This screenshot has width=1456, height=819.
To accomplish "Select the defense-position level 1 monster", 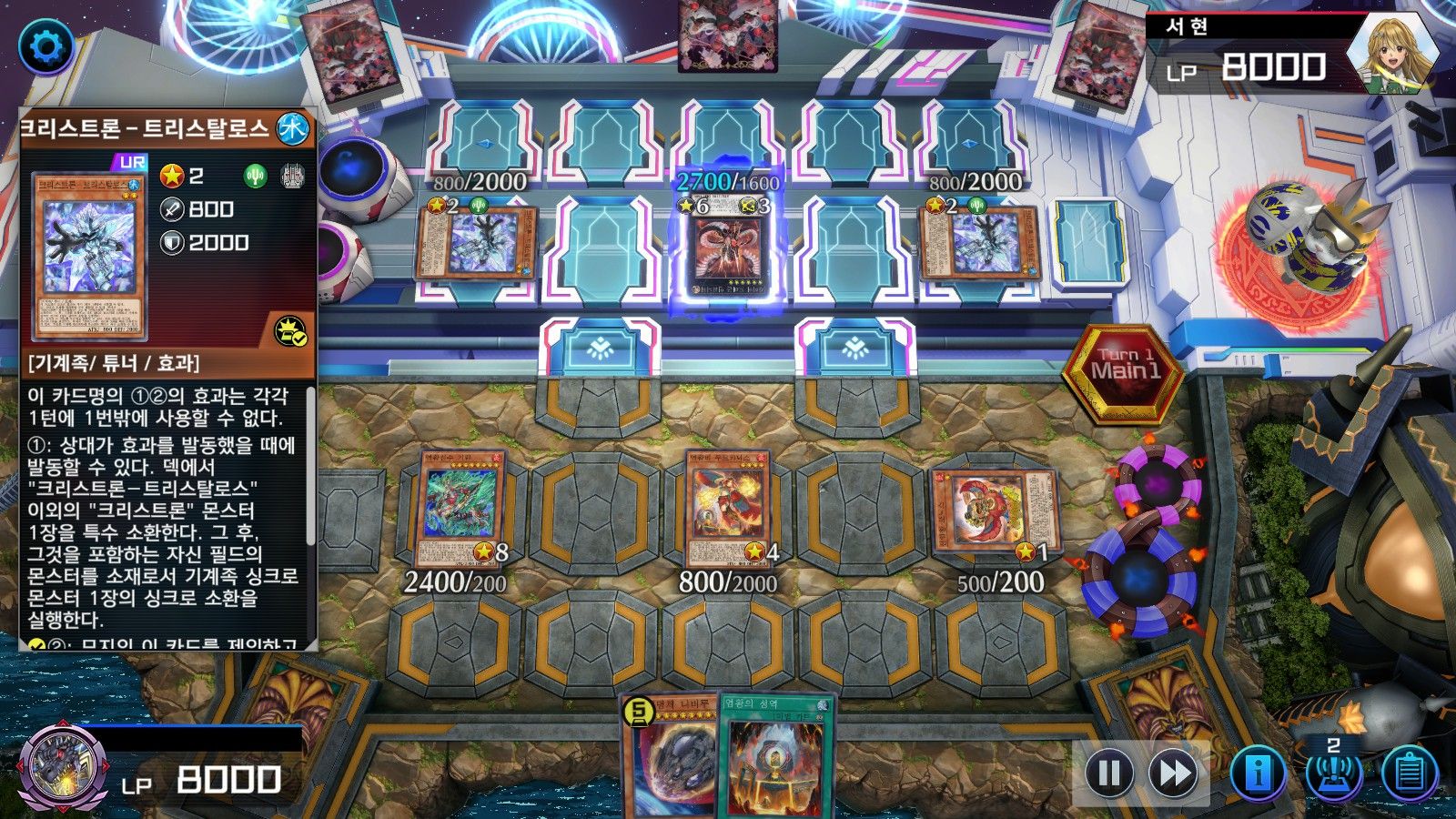I will pos(996,511).
